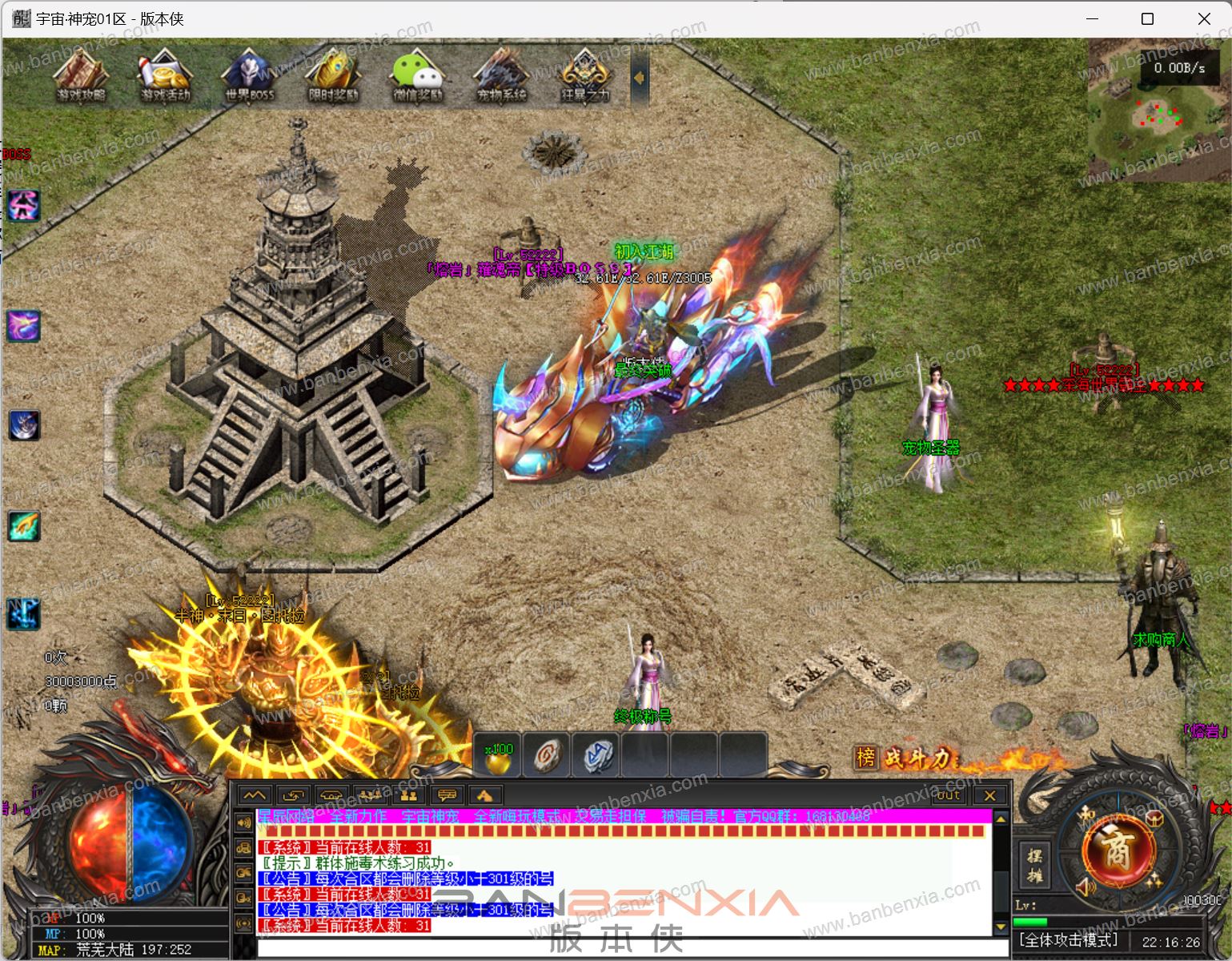Toggle sound with the speaker icon
Image resolution: width=1232 pixels, height=961 pixels.
tap(1086, 887)
